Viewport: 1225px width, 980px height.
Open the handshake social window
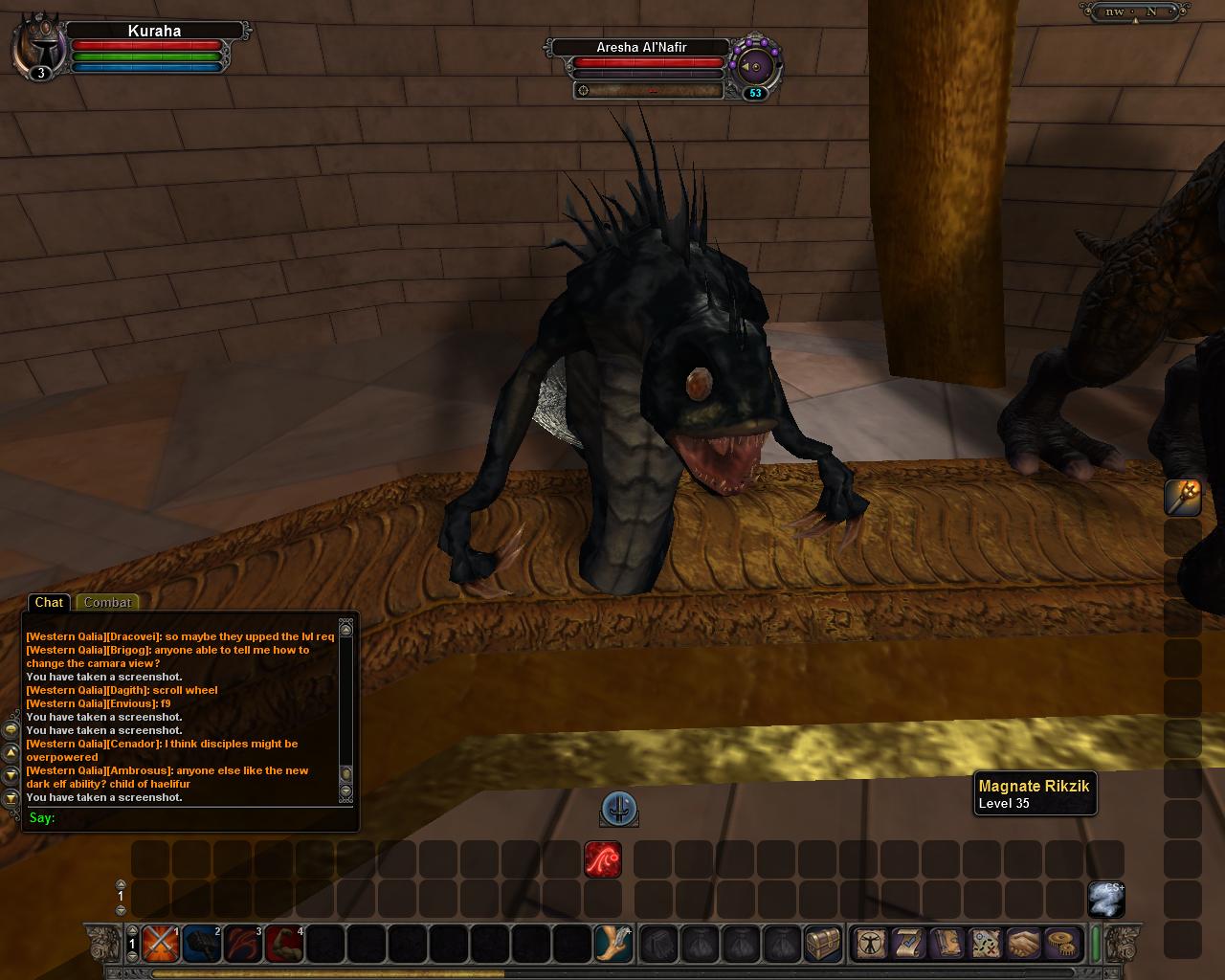click(1022, 944)
